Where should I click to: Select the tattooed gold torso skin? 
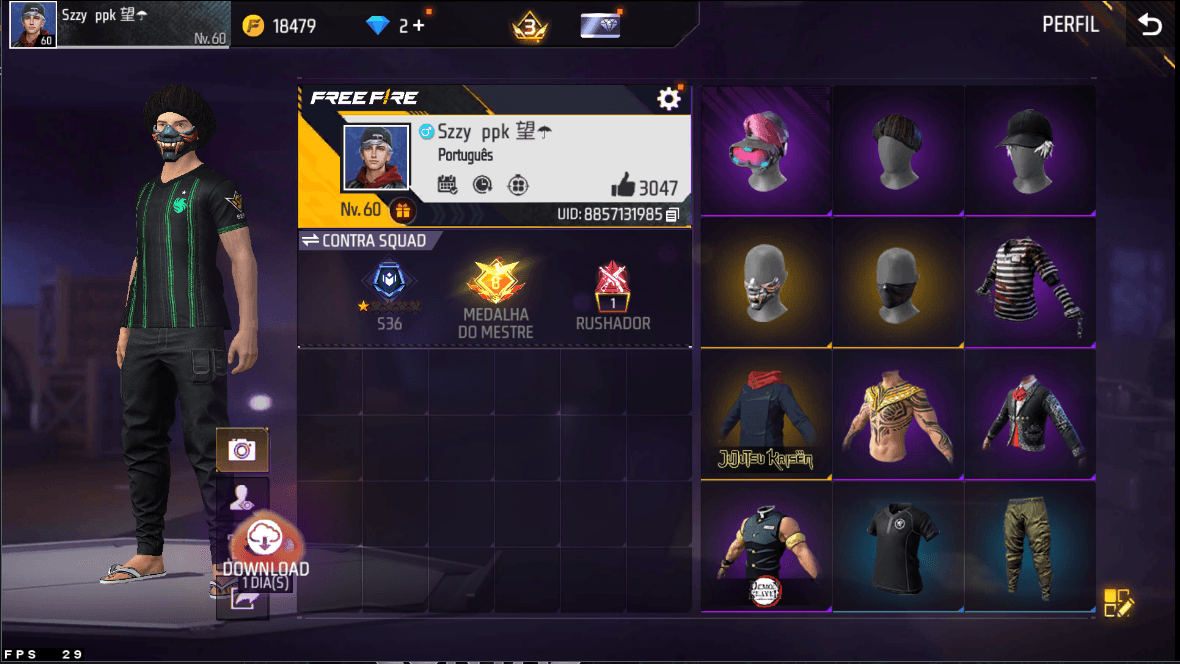897,415
